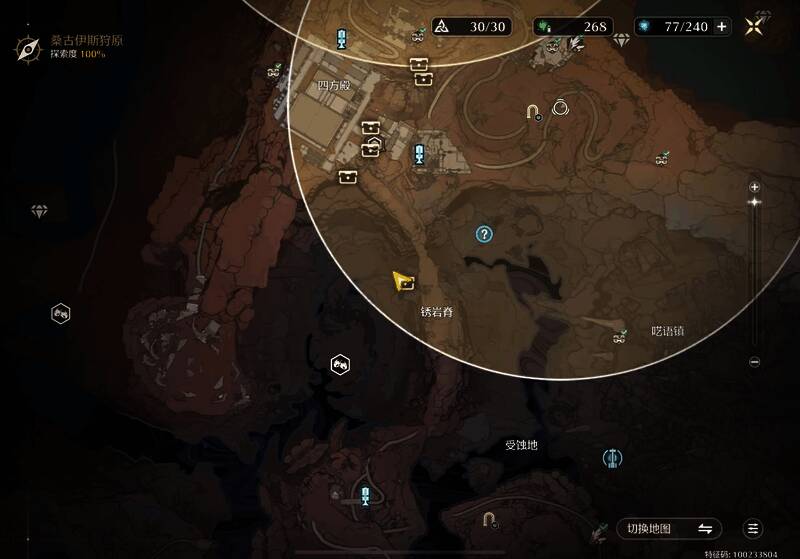Viewport: 800px width, 559px height.
Task: Close the map with the X button
Action: click(753, 27)
